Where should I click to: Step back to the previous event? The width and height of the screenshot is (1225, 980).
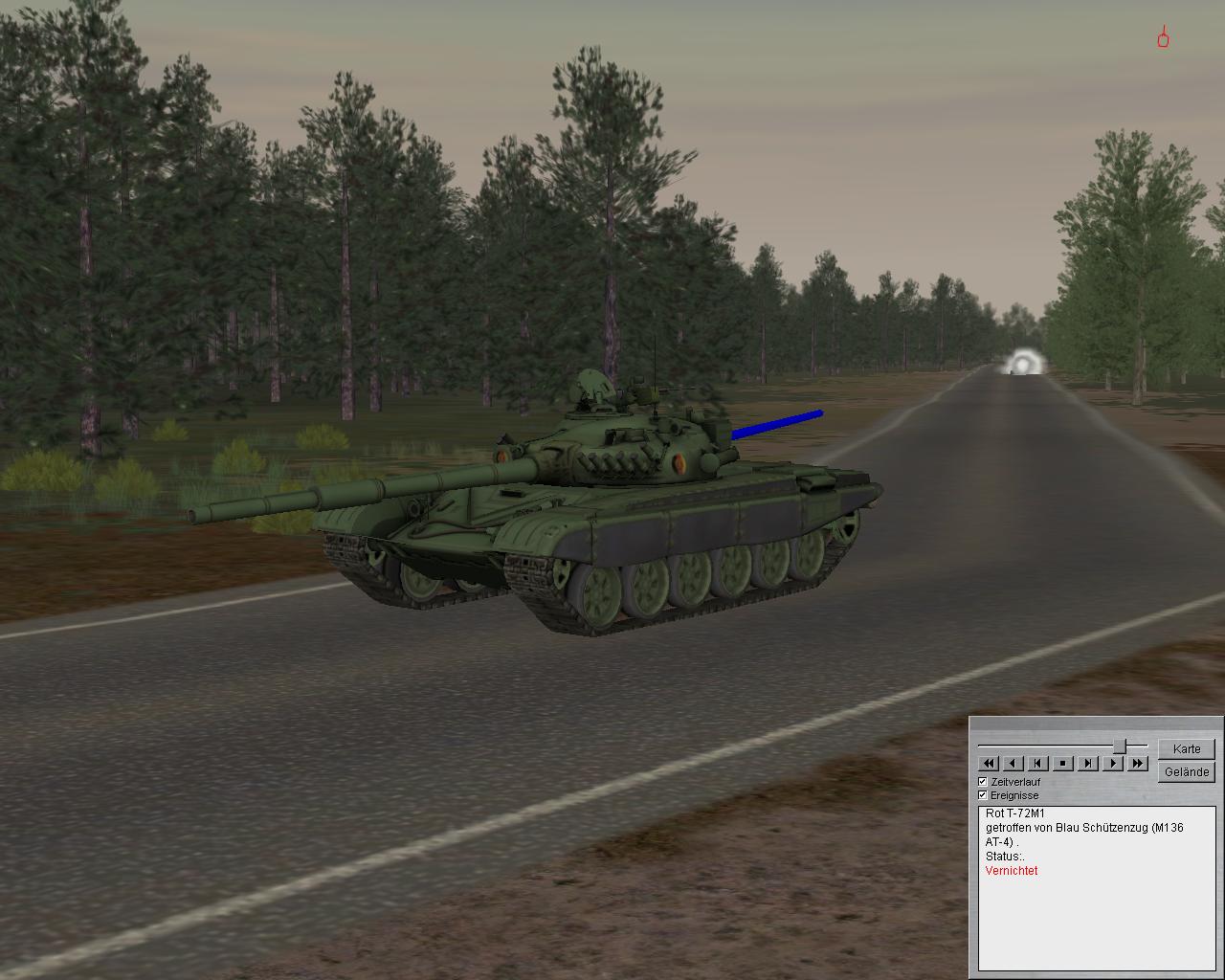tap(1038, 764)
